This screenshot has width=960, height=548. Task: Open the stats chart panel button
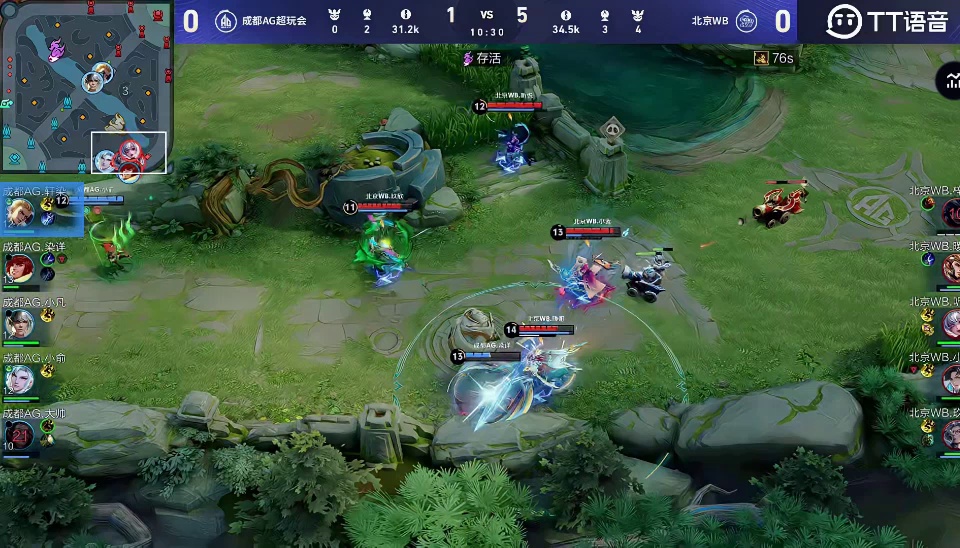coord(947,82)
